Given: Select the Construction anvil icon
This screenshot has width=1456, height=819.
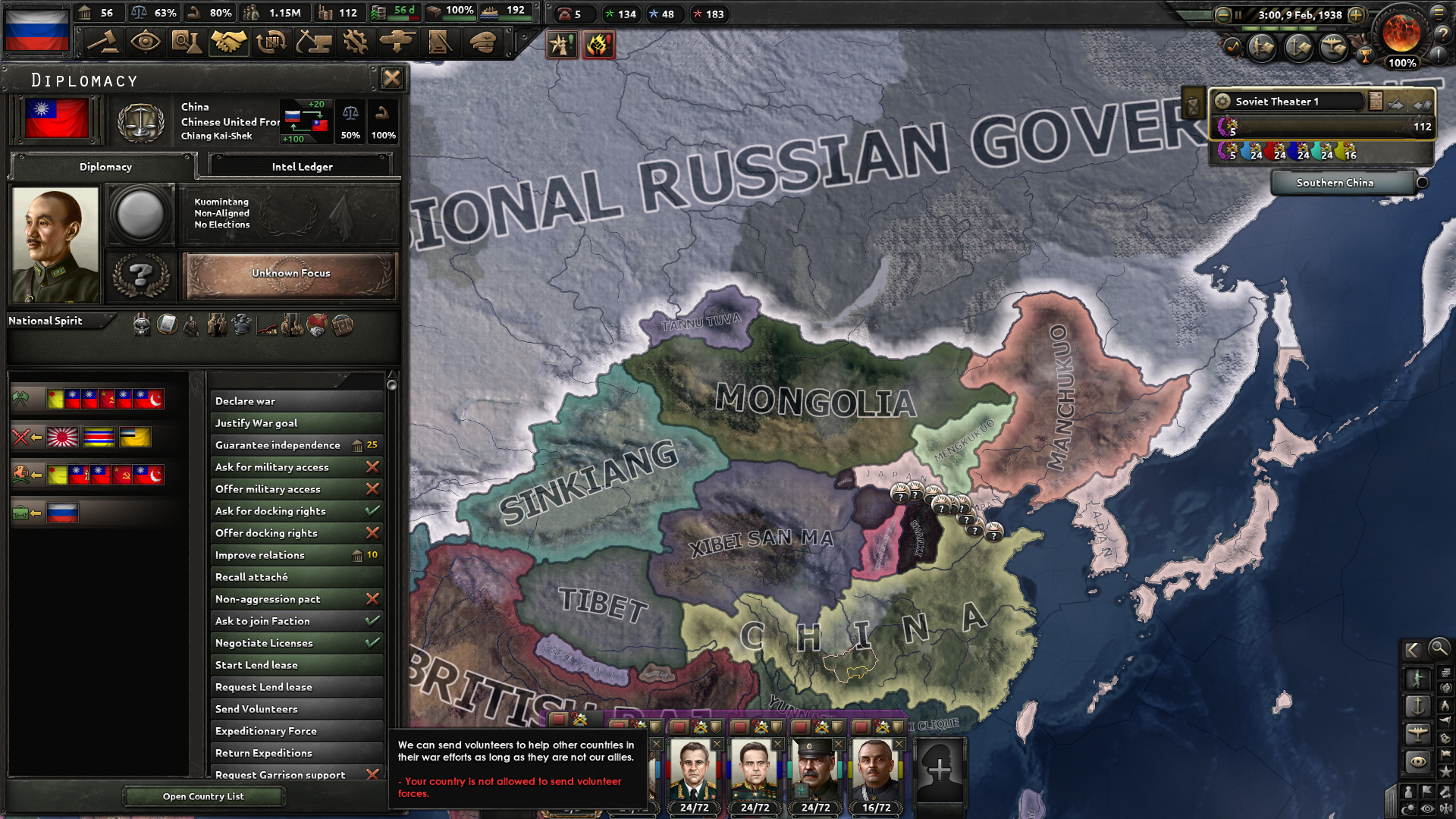Looking at the screenshot, I should coord(314,42).
